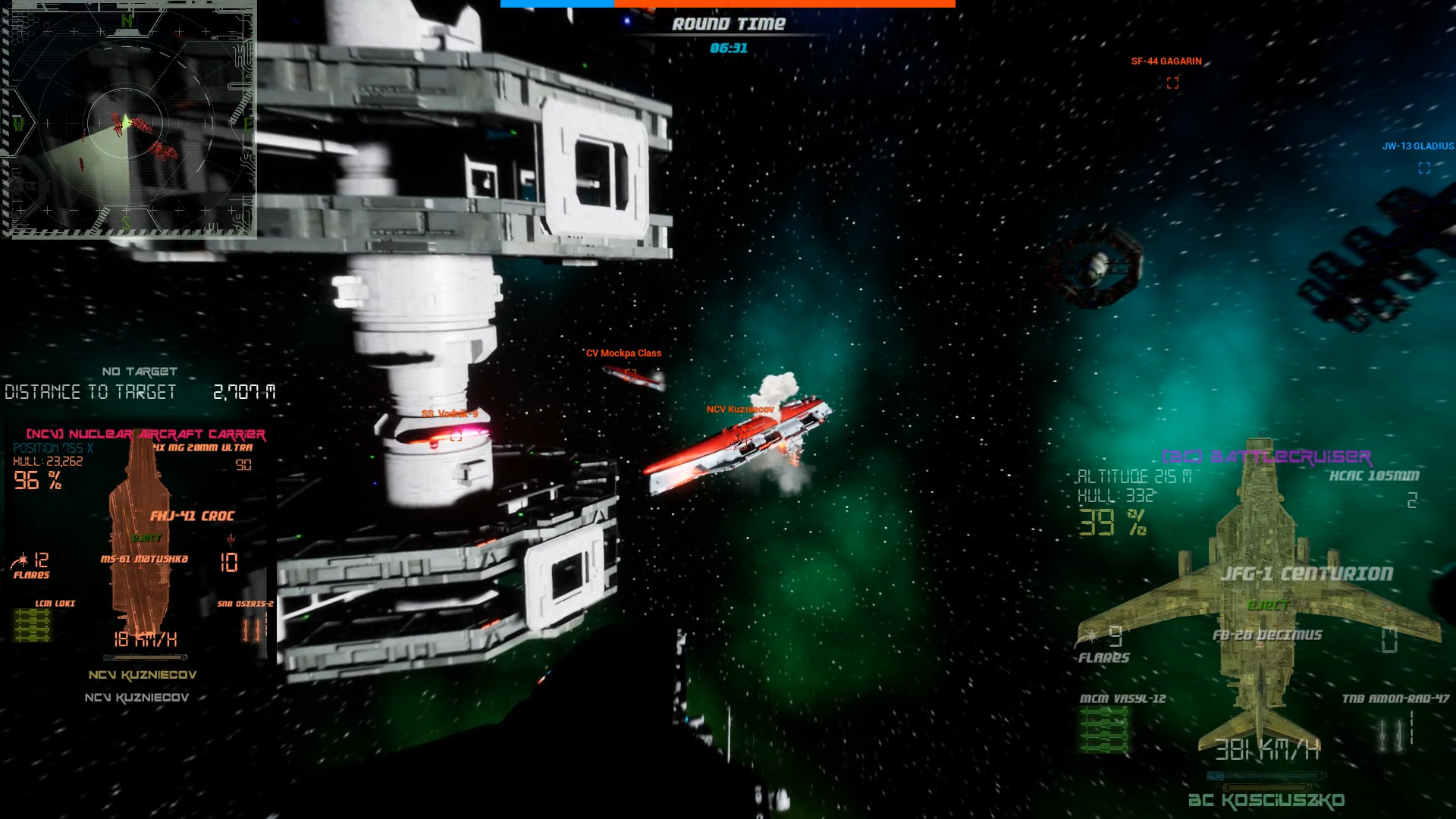Click the radar minimap
The image size is (1456, 819).
coord(128,120)
